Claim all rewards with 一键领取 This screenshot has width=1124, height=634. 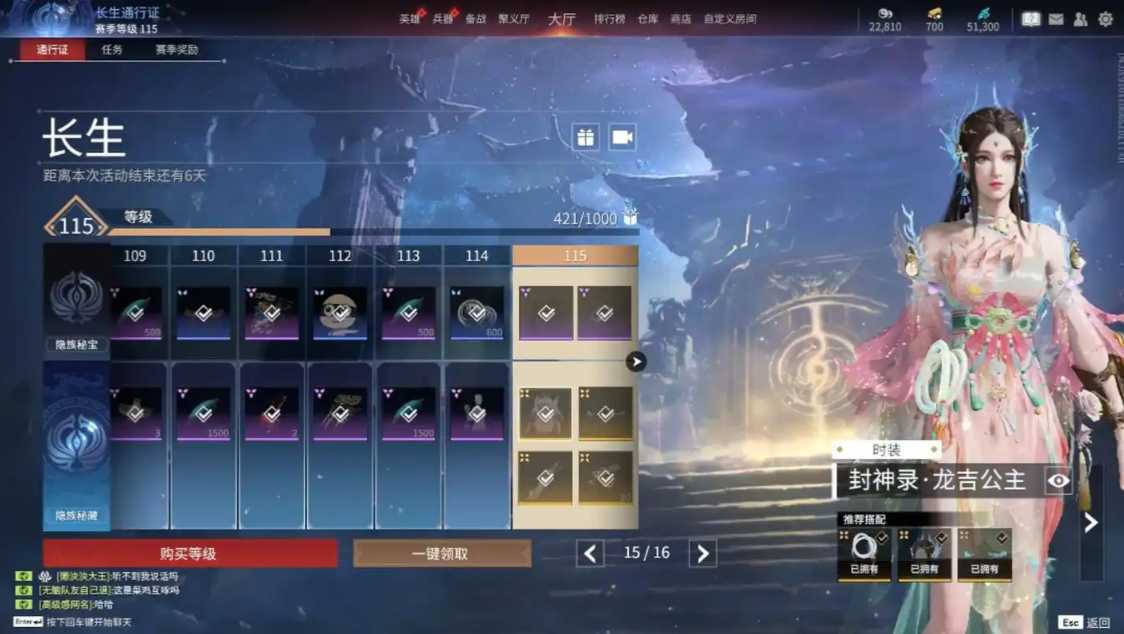441,553
